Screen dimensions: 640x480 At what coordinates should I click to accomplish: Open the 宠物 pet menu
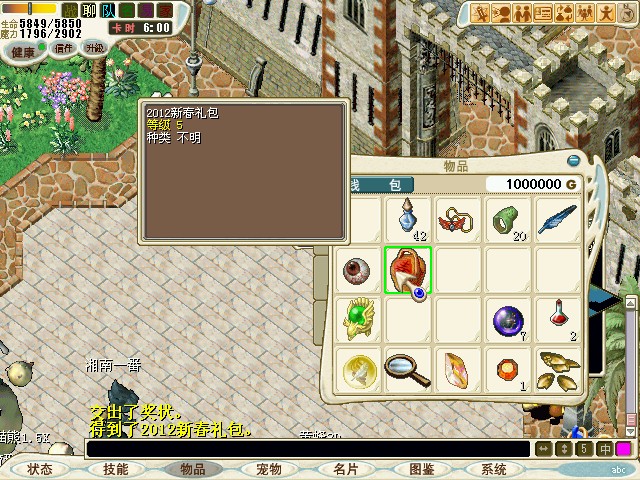[269, 469]
